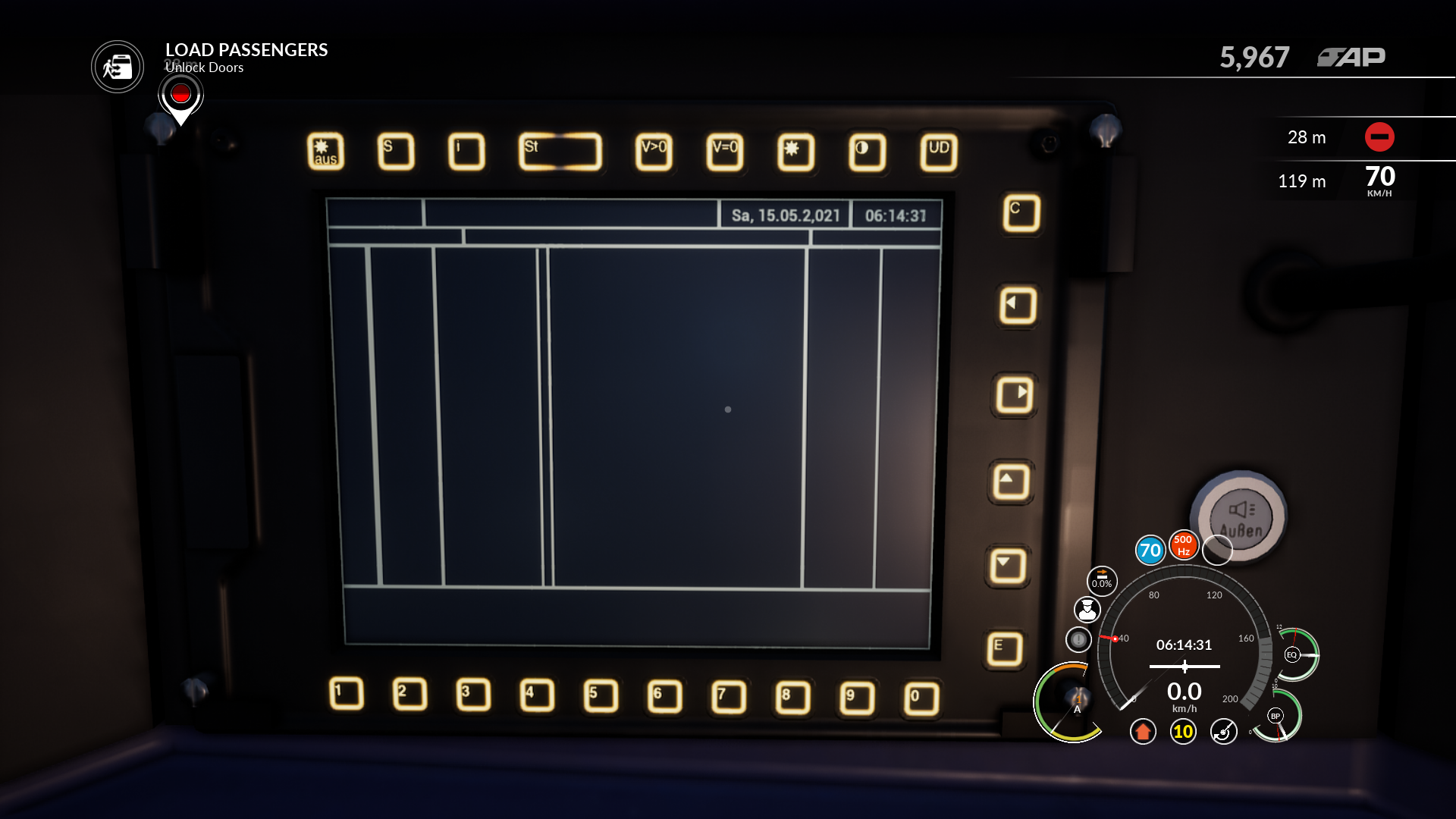Click the 'UD' softkey
Screen dimensions: 1456x819
click(939, 152)
